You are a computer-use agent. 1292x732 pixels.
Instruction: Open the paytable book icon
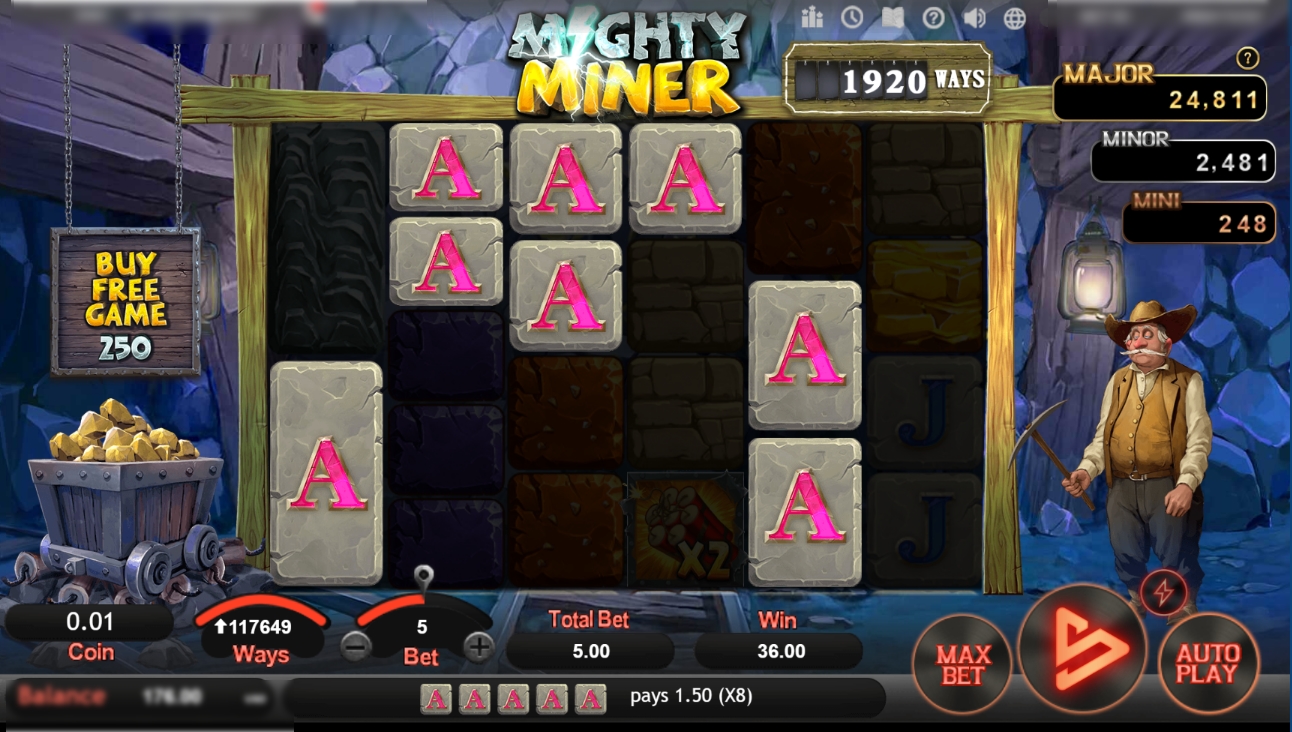[893, 17]
